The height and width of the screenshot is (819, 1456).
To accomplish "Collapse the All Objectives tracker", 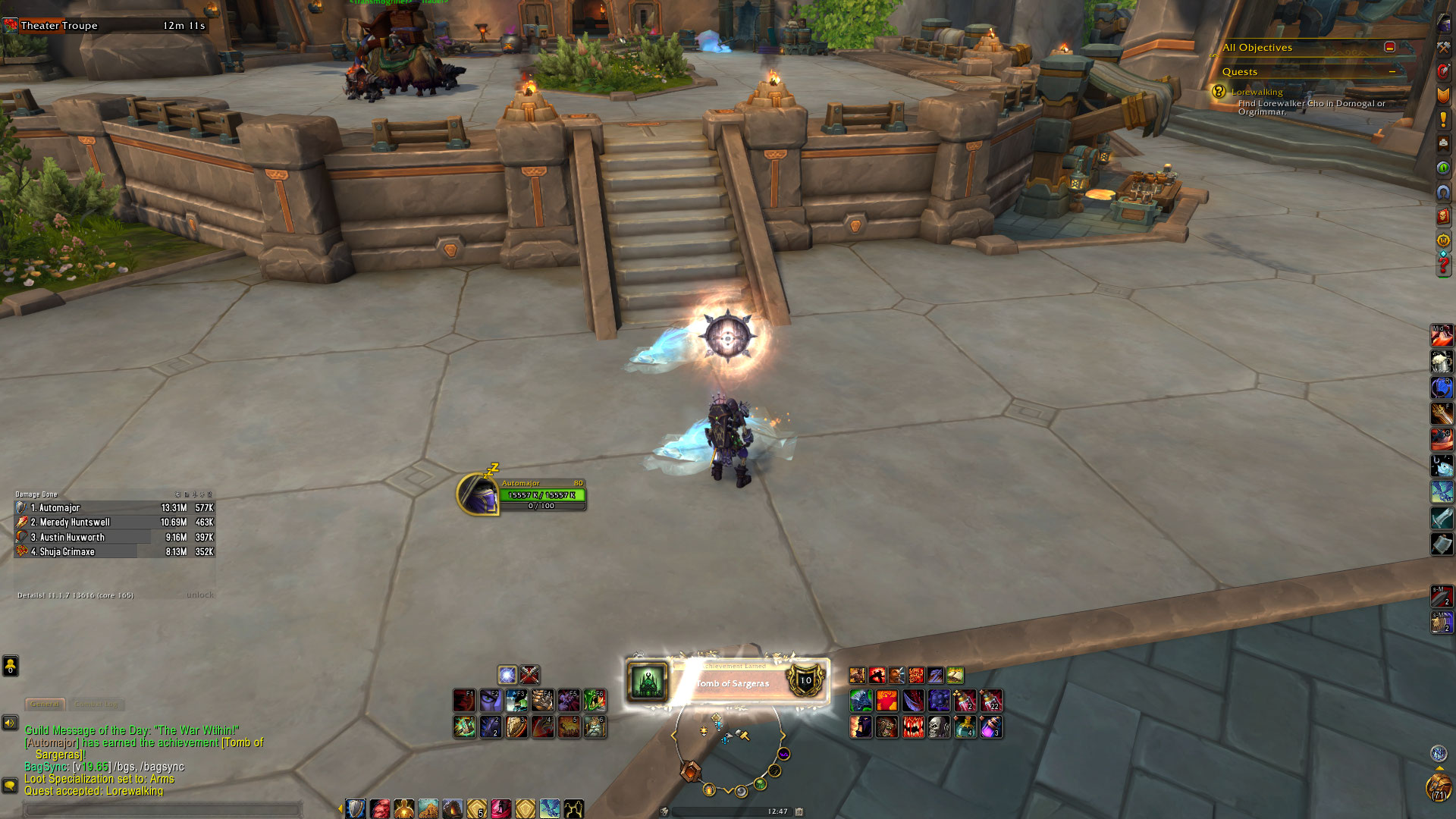I will [1389, 47].
